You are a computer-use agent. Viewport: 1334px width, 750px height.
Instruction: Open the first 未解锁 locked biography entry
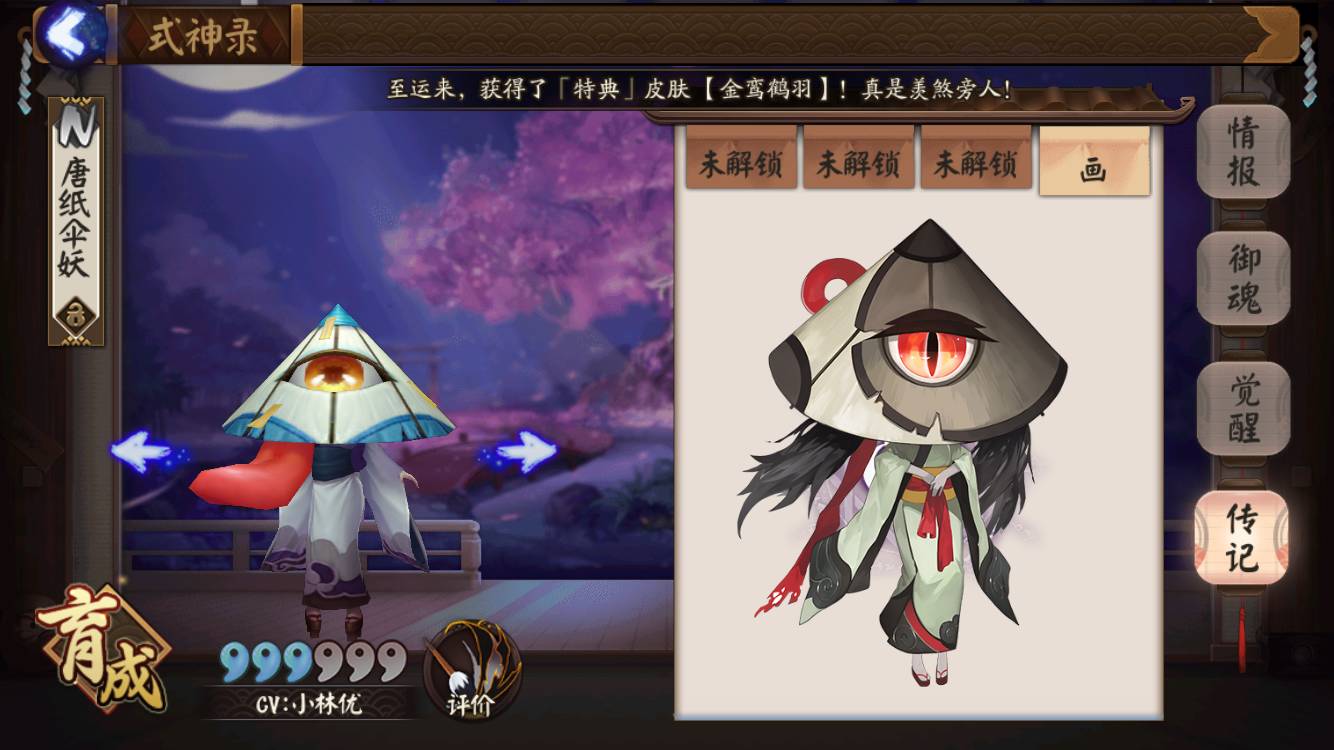pyautogui.click(x=742, y=162)
